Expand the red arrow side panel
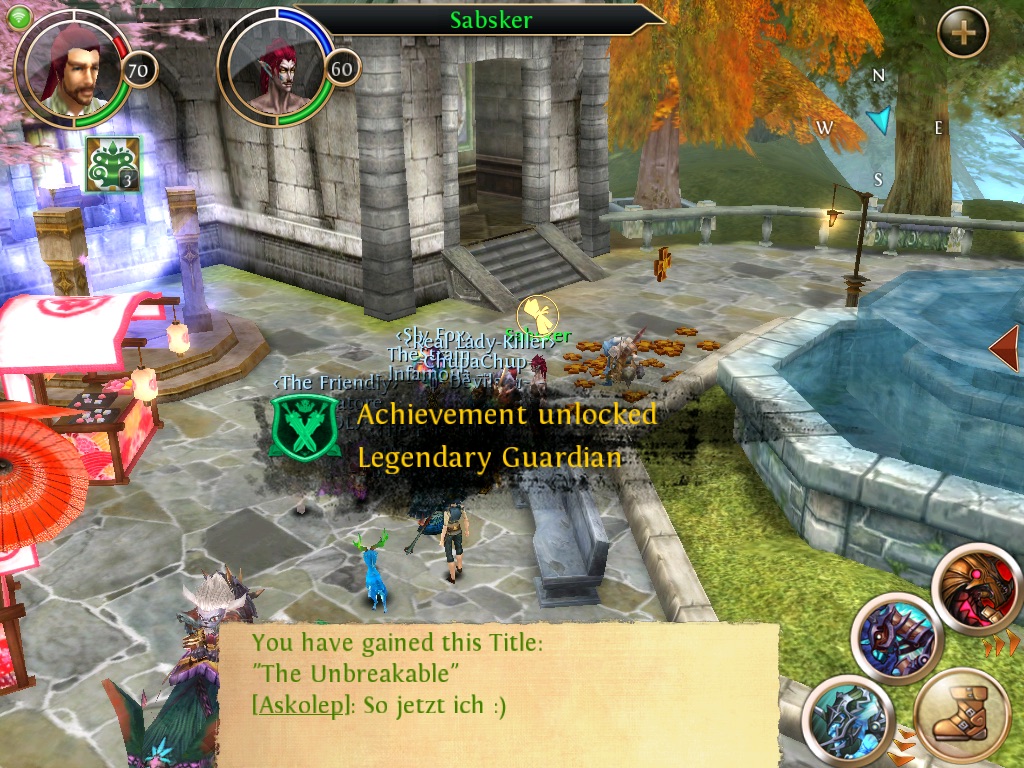Viewport: 1024px width, 768px height. pos(1004,348)
